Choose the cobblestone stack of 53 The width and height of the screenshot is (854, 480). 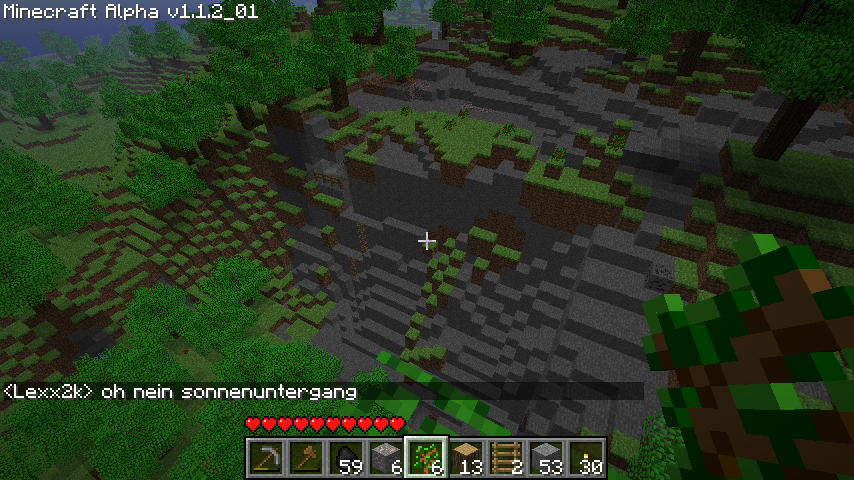pos(546,458)
